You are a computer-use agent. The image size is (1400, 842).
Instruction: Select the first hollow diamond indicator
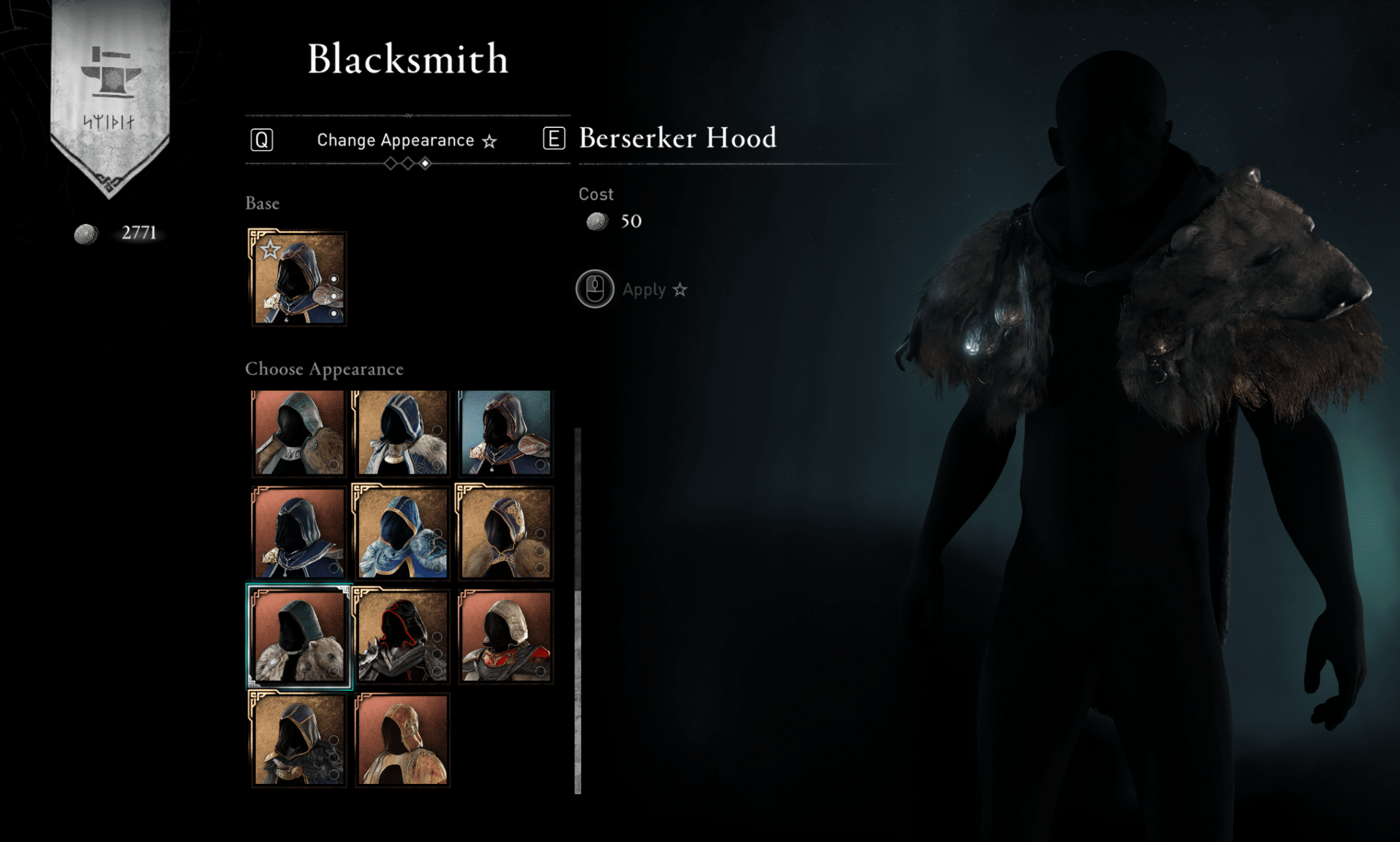(x=390, y=163)
